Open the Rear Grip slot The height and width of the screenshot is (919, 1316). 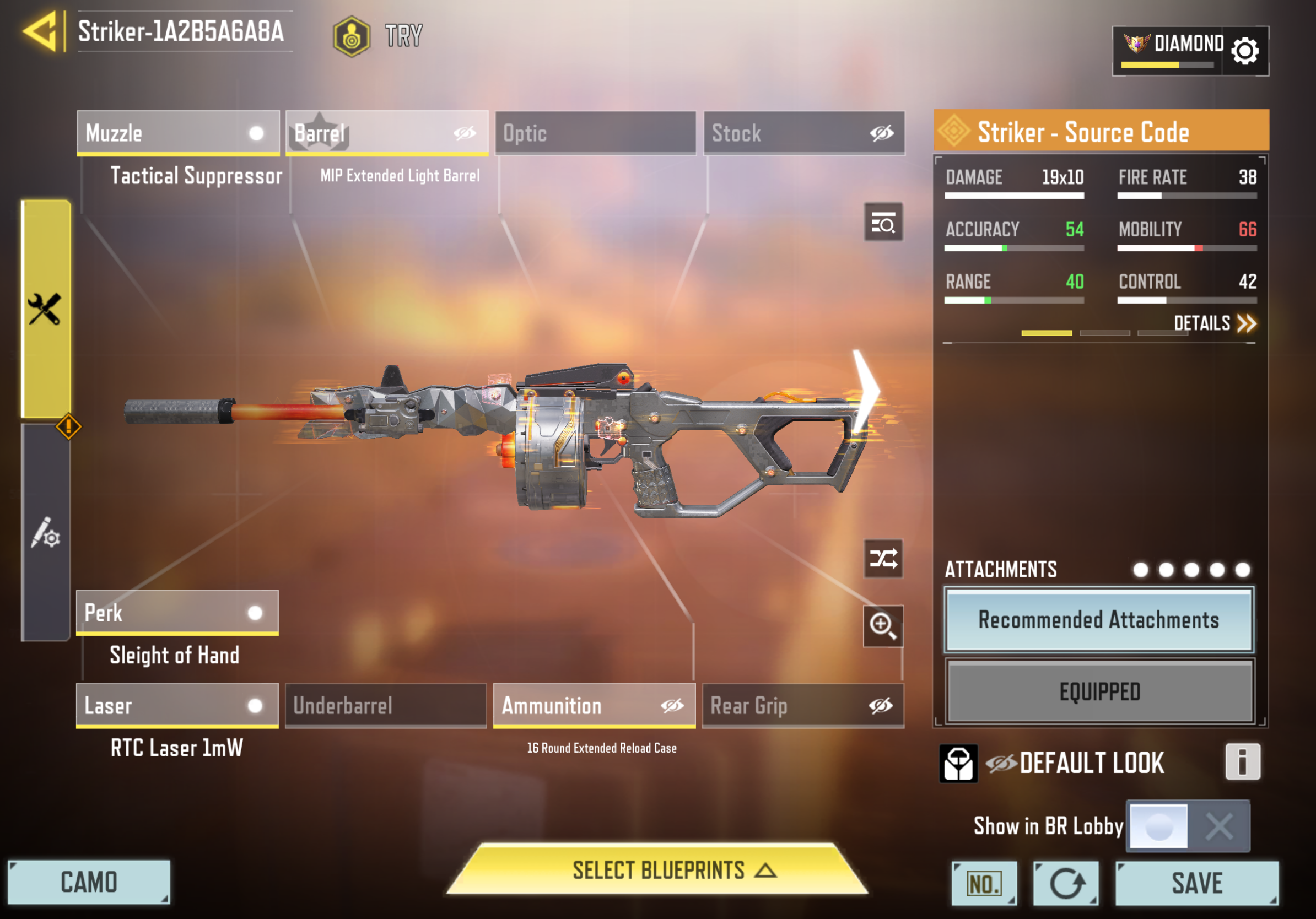(x=802, y=705)
